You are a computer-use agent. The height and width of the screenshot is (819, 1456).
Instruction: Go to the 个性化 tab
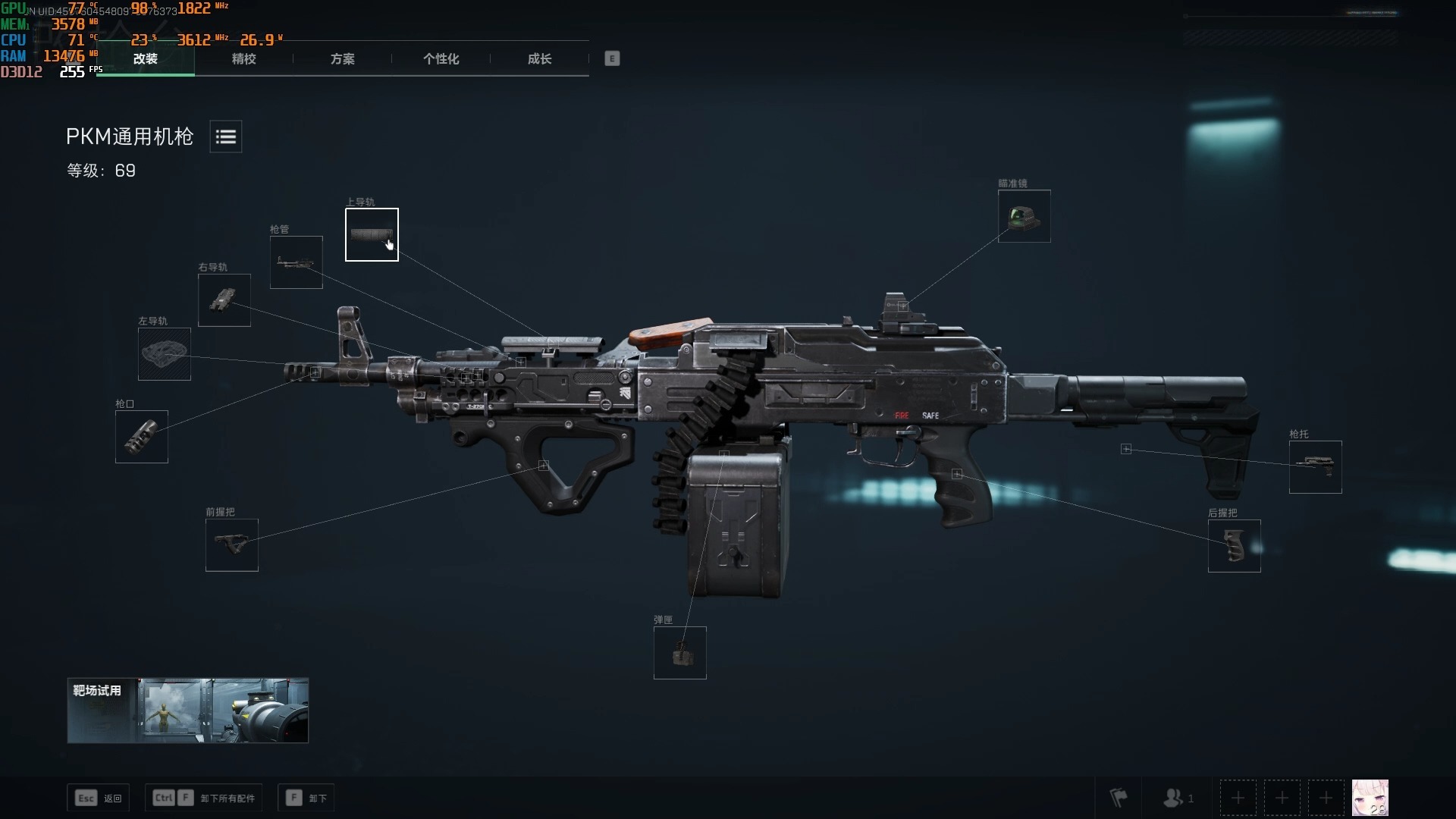(441, 59)
